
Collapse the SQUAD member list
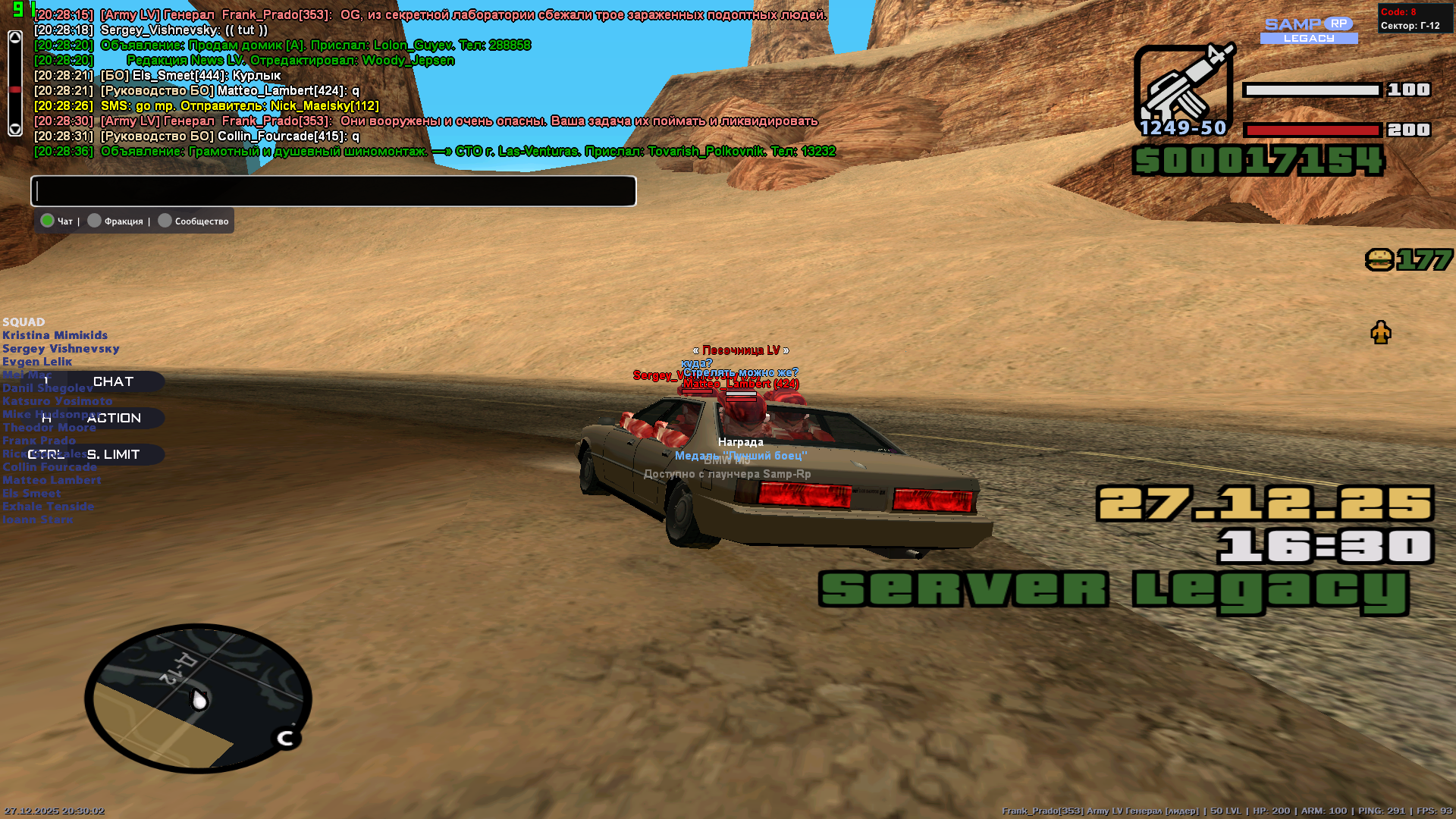(x=24, y=322)
